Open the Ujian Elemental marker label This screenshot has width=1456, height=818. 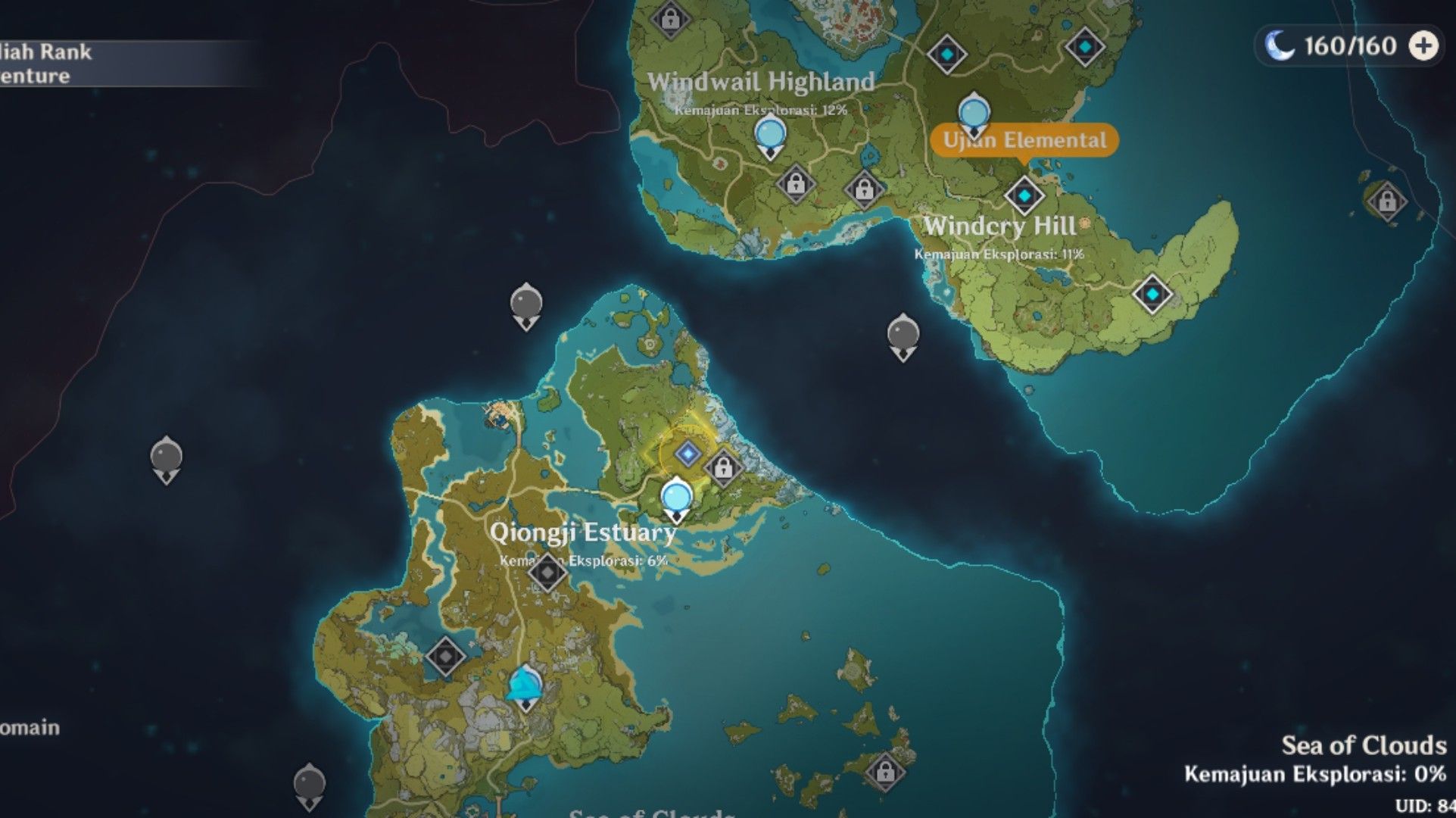[1025, 140]
